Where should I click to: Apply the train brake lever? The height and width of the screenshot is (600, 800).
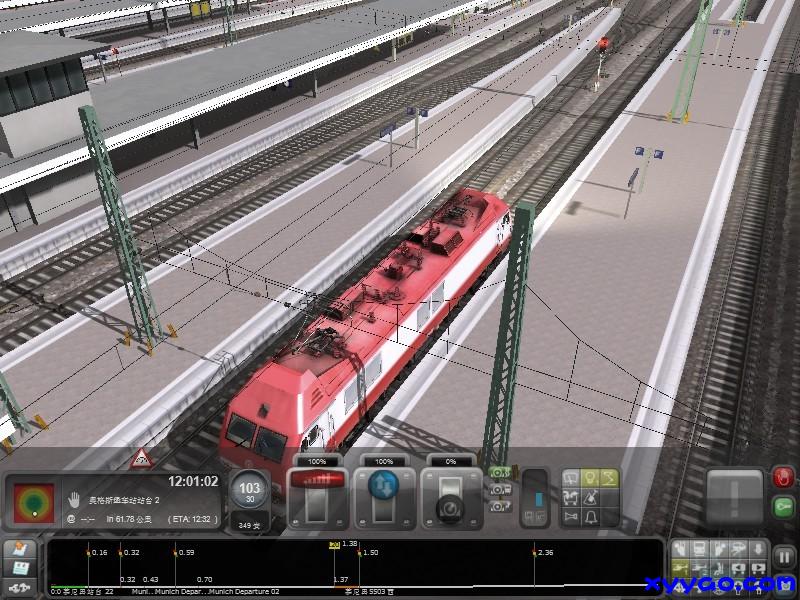pos(446,498)
